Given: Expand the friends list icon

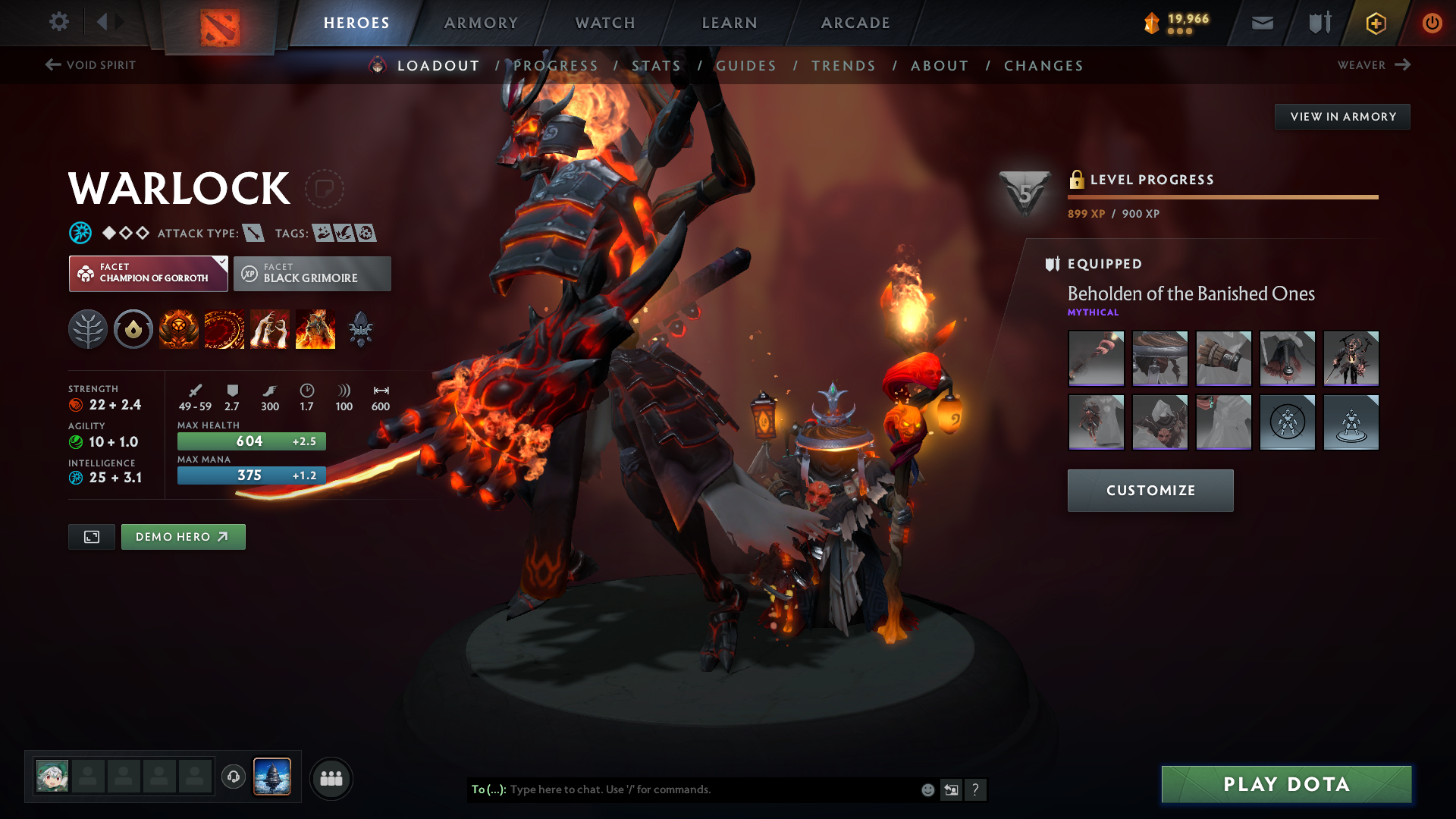Looking at the screenshot, I should pos(331,778).
